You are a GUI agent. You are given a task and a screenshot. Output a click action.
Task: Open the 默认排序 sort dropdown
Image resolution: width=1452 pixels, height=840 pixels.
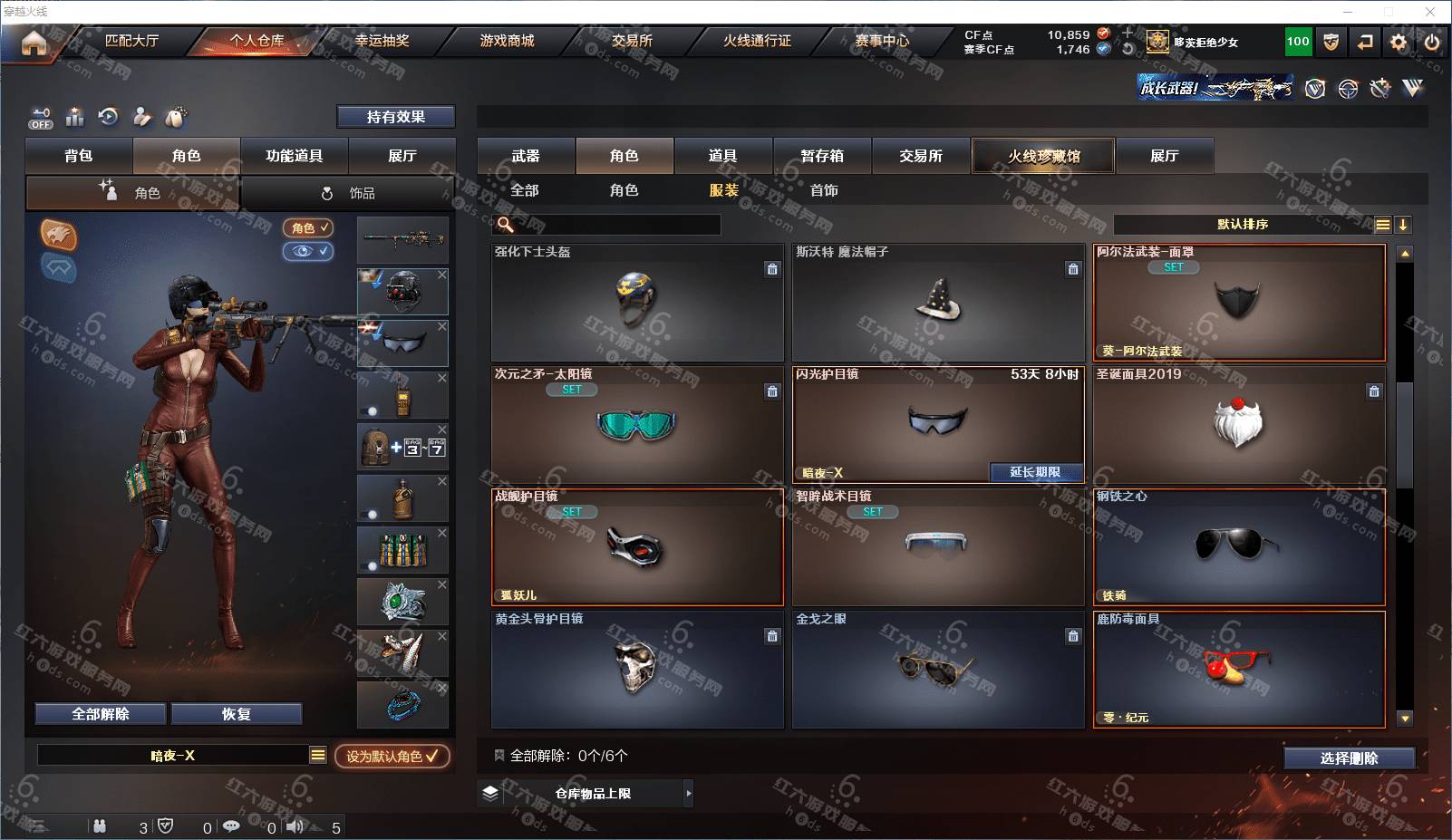click(1243, 225)
